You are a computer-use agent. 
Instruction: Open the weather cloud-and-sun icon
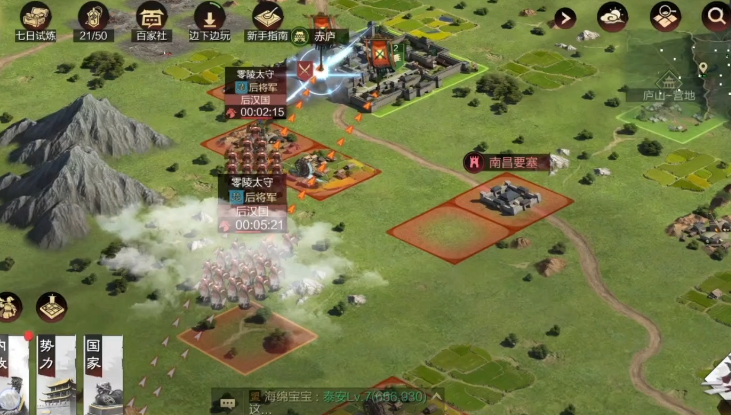click(613, 16)
